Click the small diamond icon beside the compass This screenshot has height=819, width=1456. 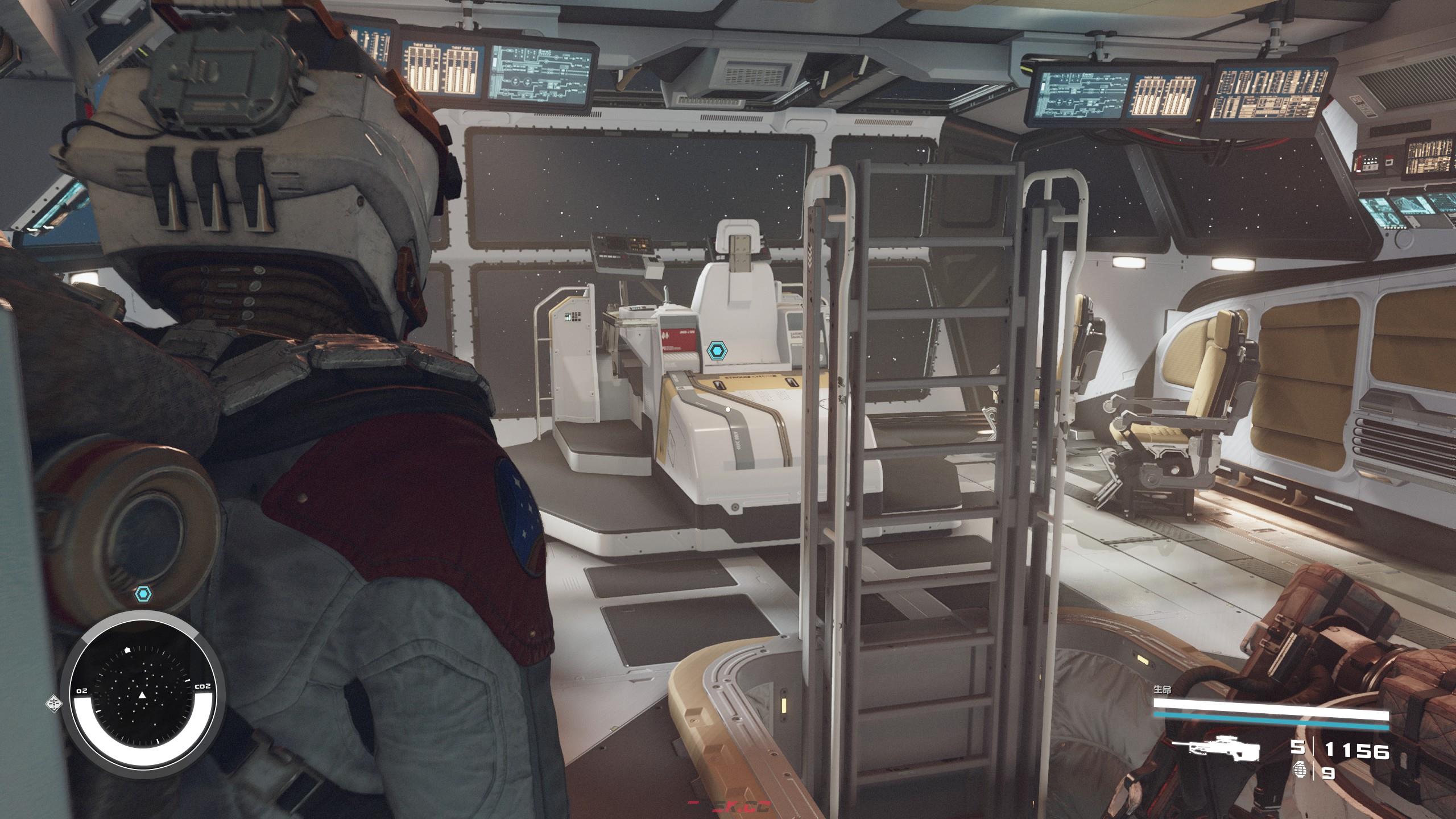pyautogui.click(x=53, y=704)
